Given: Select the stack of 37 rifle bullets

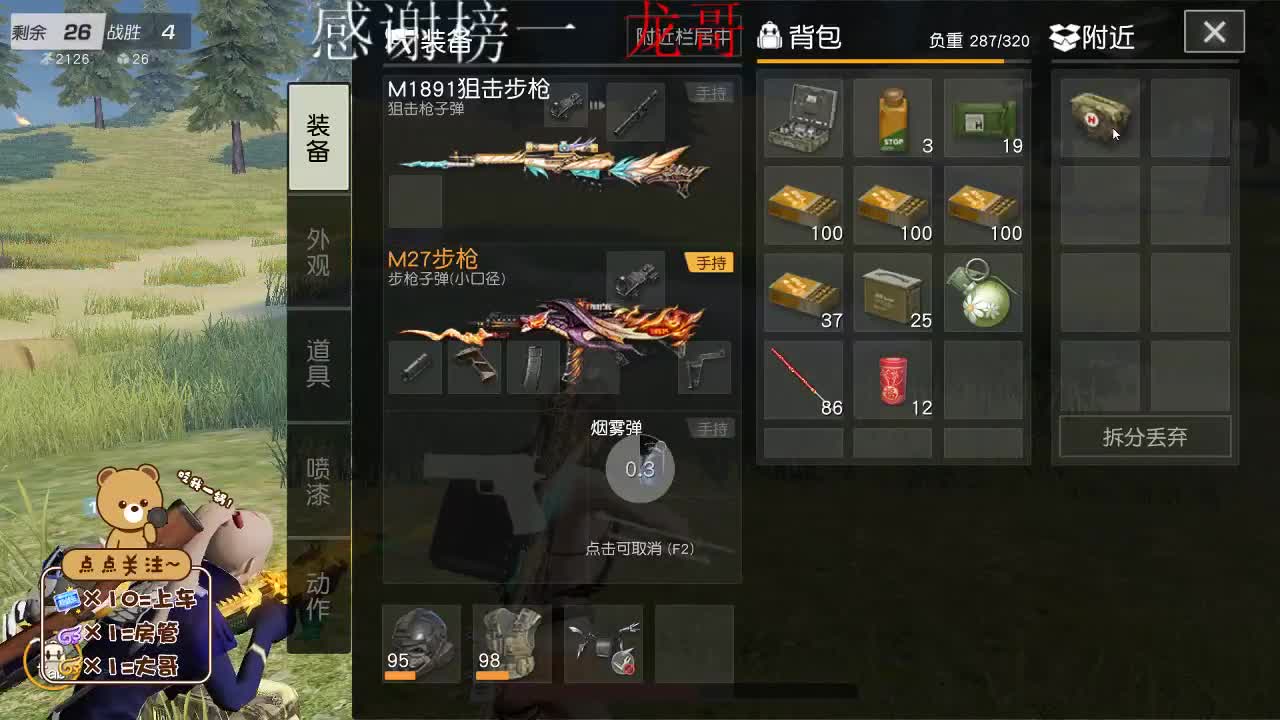Looking at the screenshot, I should pyautogui.click(x=802, y=291).
